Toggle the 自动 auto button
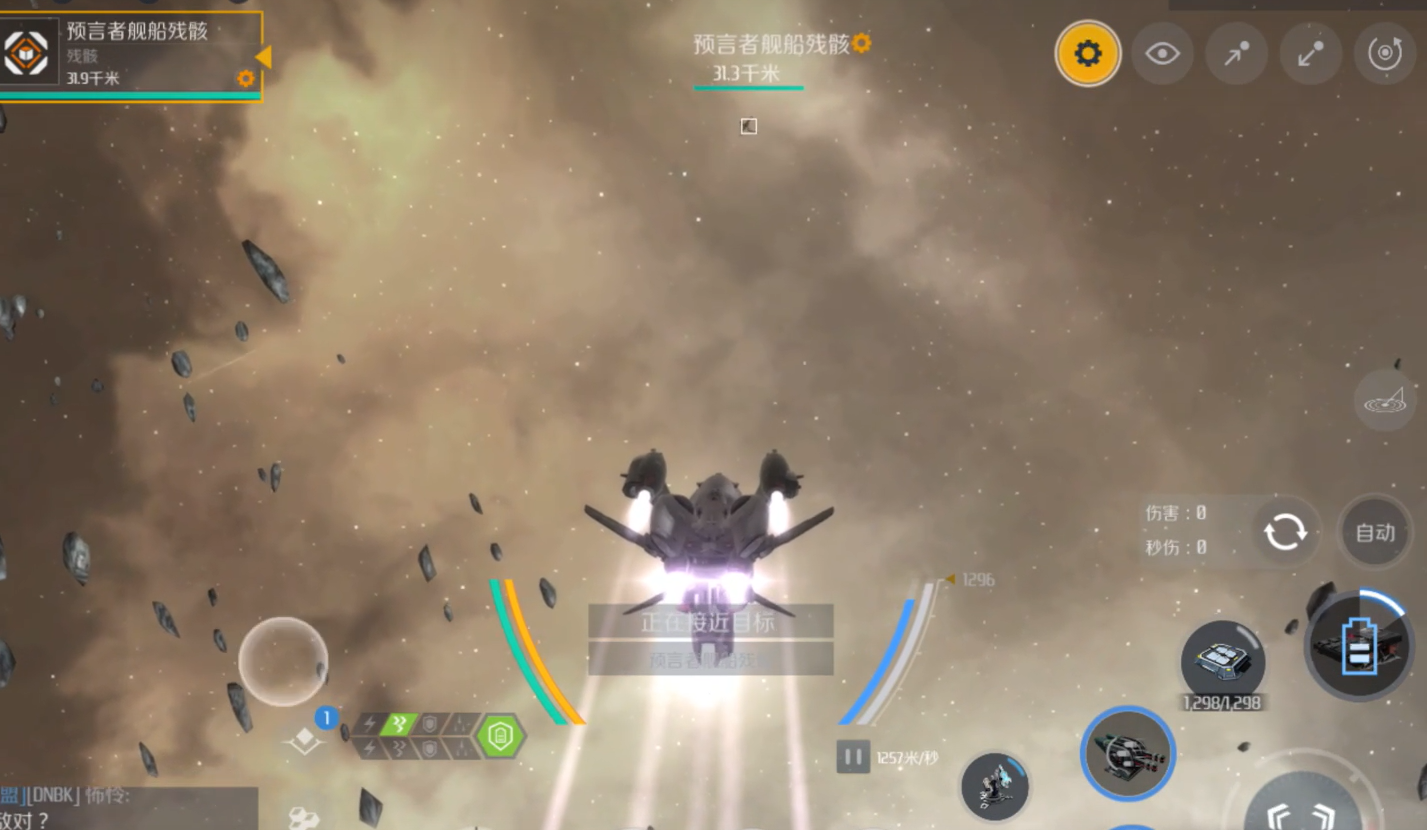The height and width of the screenshot is (830, 1427). (x=1375, y=532)
